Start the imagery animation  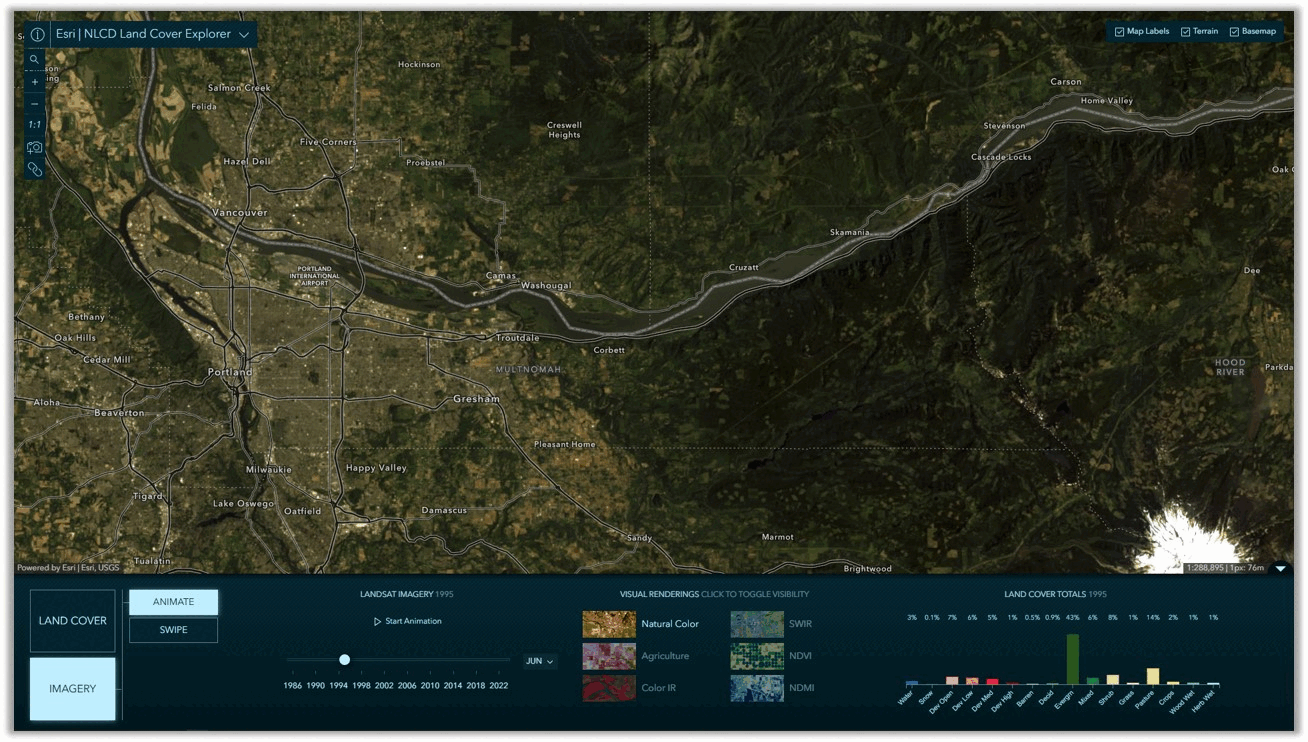point(407,621)
